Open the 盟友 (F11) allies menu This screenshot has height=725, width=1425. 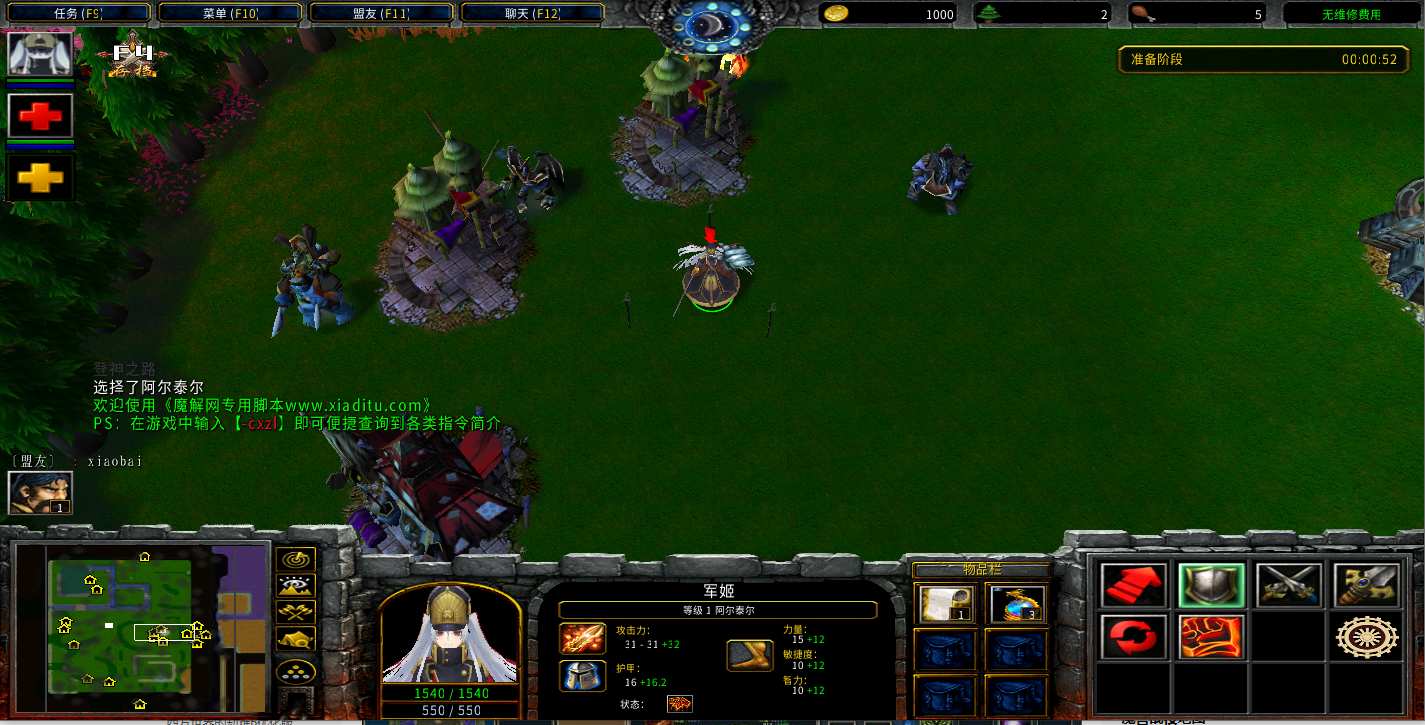pyautogui.click(x=381, y=14)
